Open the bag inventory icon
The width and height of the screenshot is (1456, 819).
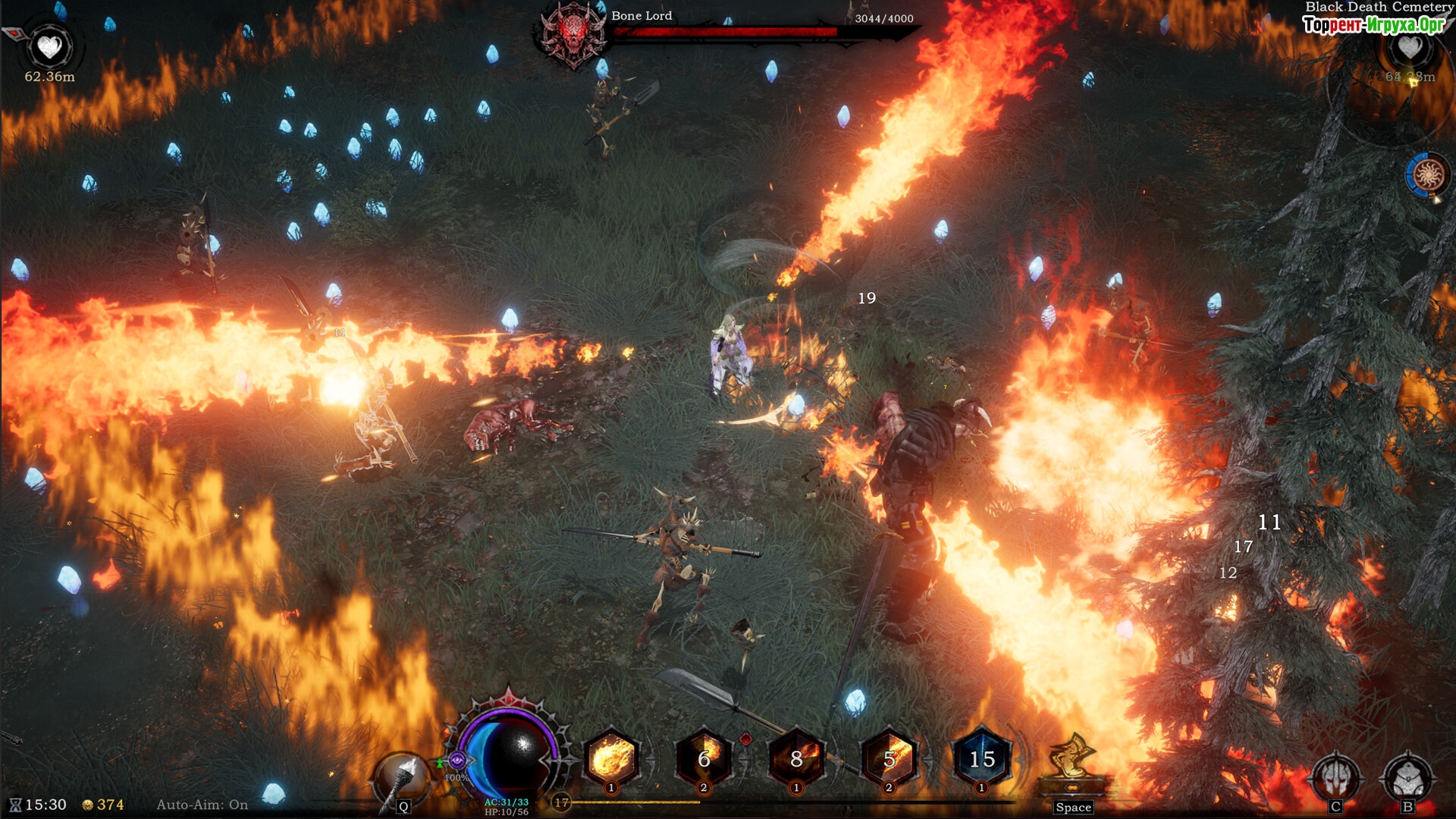(x=1407, y=777)
